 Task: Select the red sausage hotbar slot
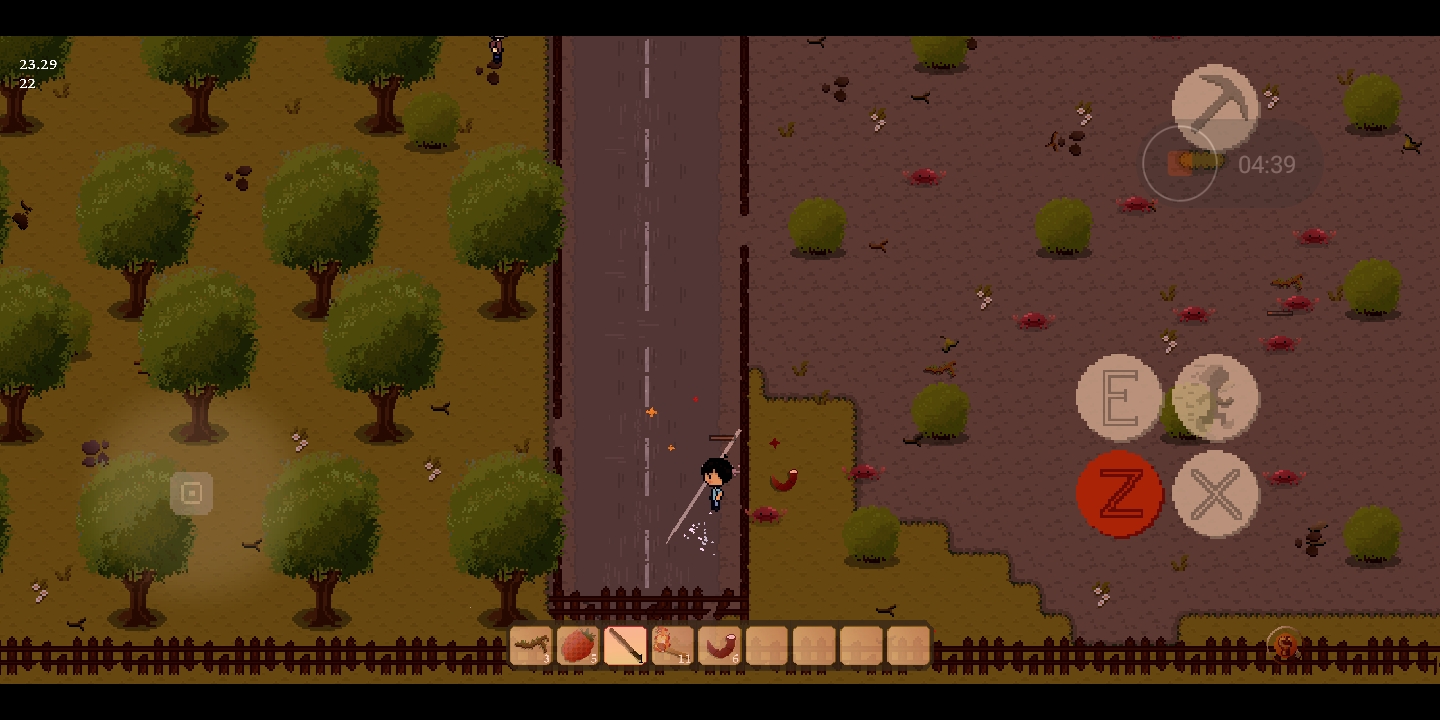[719, 645]
